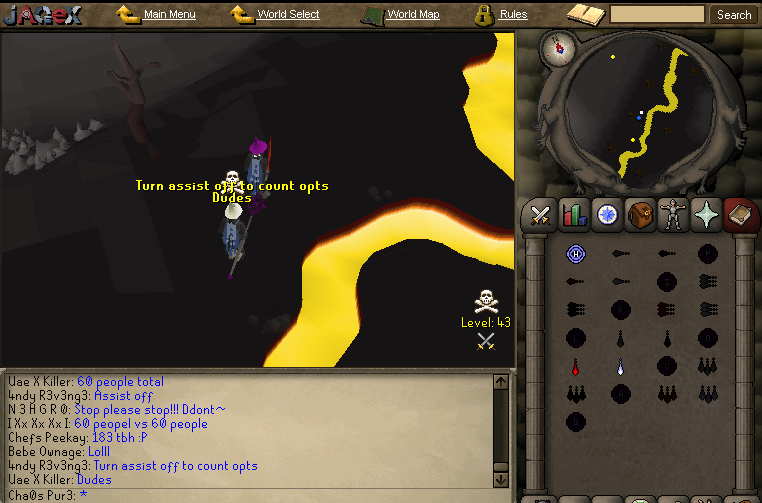The height and width of the screenshot is (503, 762).
Task: Switch to the crossed swords combat tab
Action: click(x=542, y=214)
